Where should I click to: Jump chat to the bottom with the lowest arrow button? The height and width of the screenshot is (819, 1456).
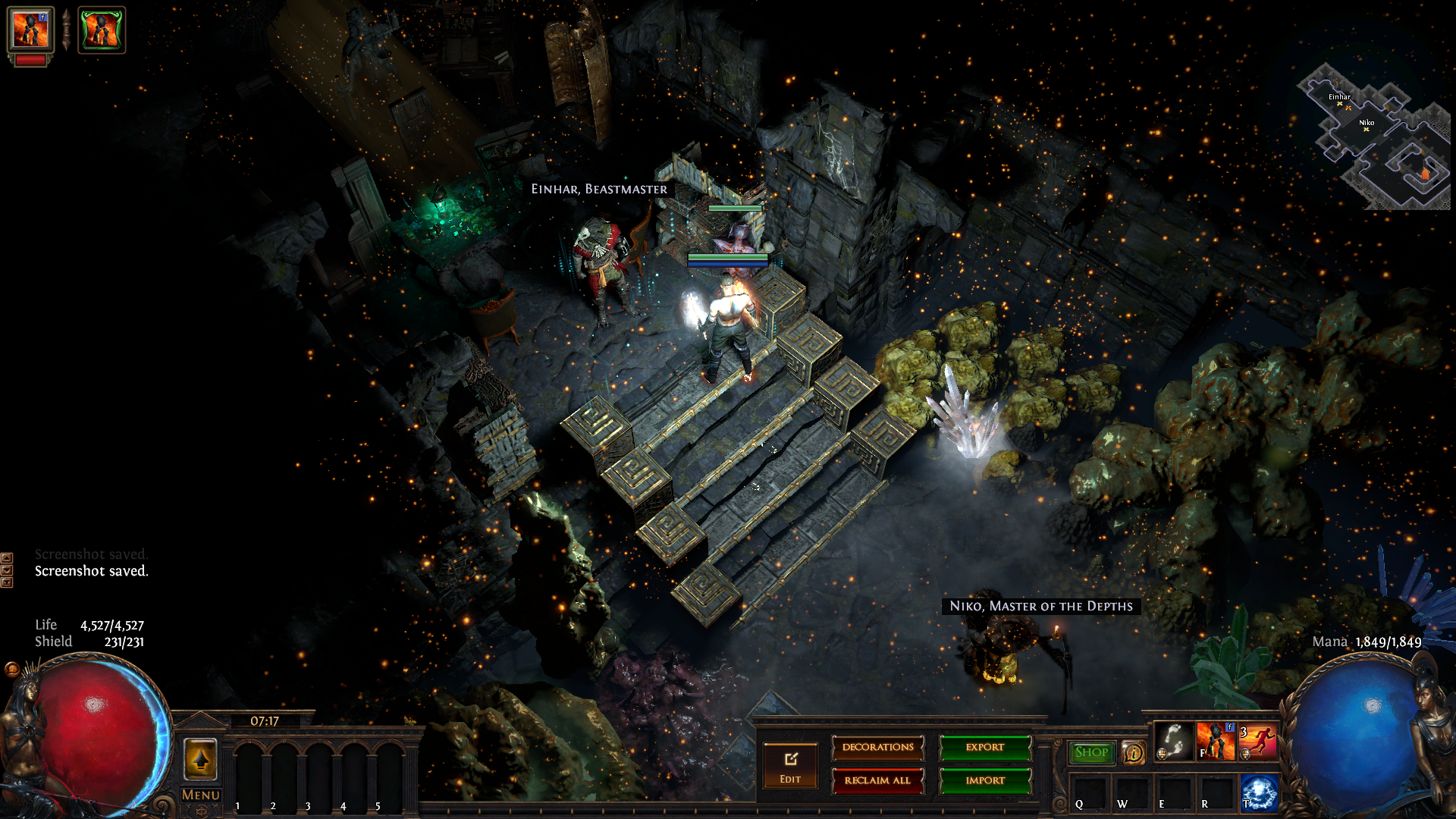point(7,582)
